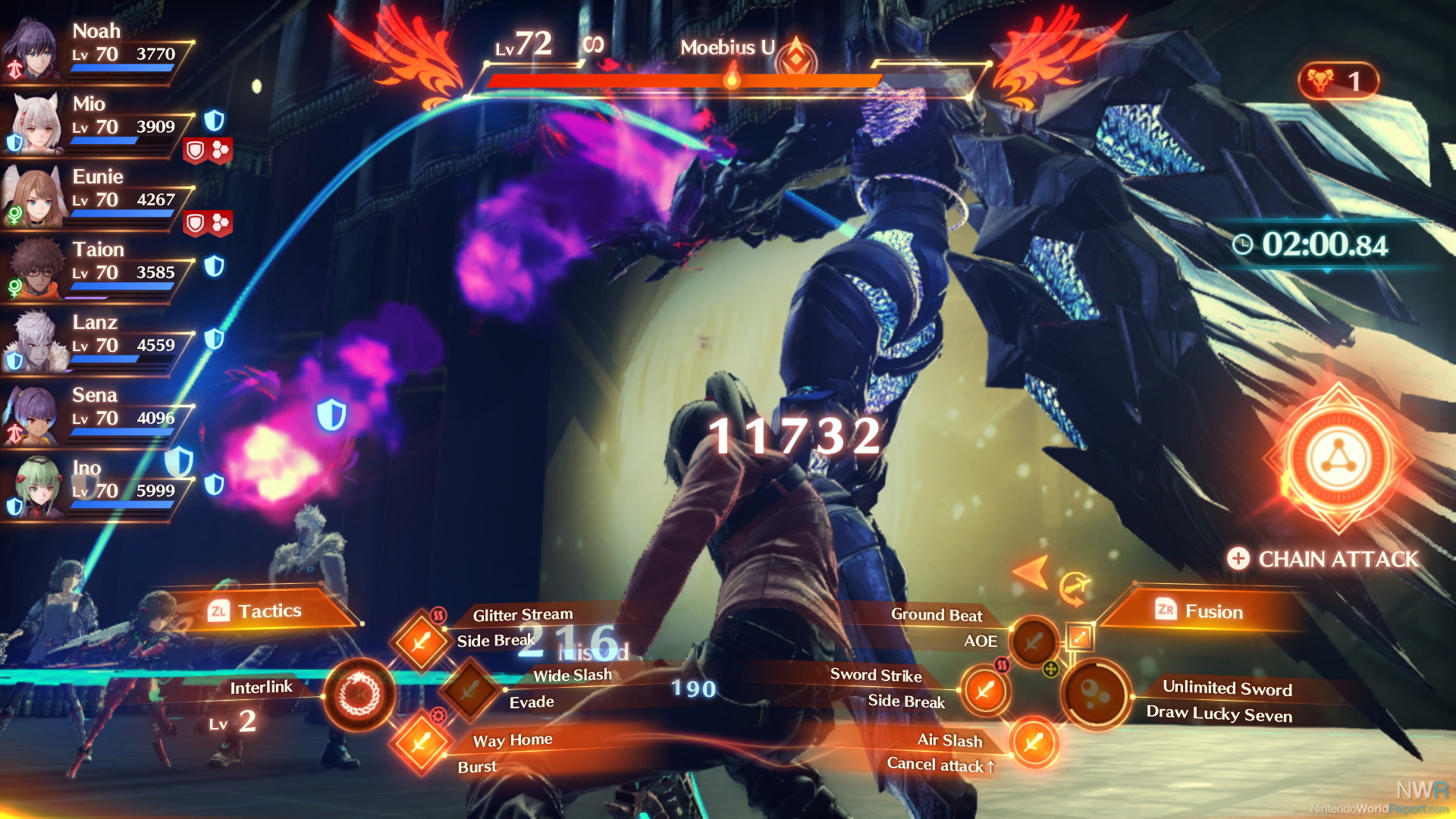This screenshot has height=819, width=1456.
Task: Pick Eunie from the party list
Action: [32, 197]
